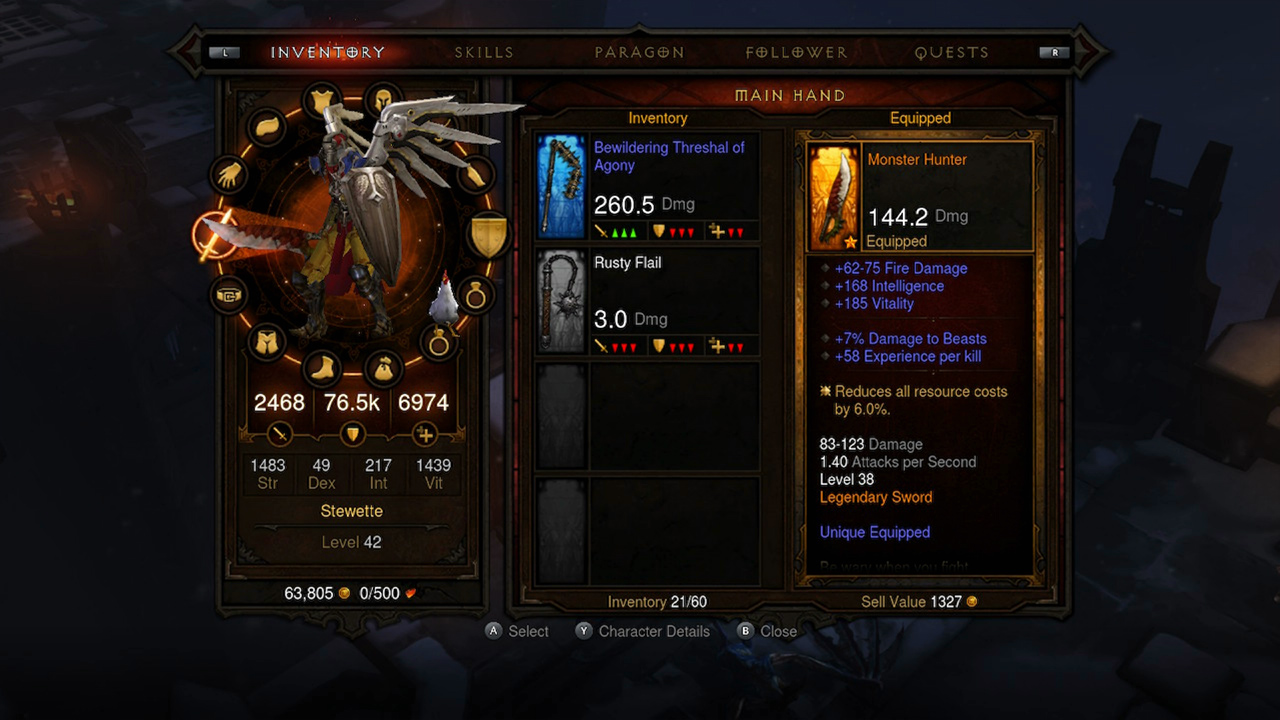This screenshot has height=720, width=1280.
Task: Choose the shoulders equipment slot
Action: (267, 127)
